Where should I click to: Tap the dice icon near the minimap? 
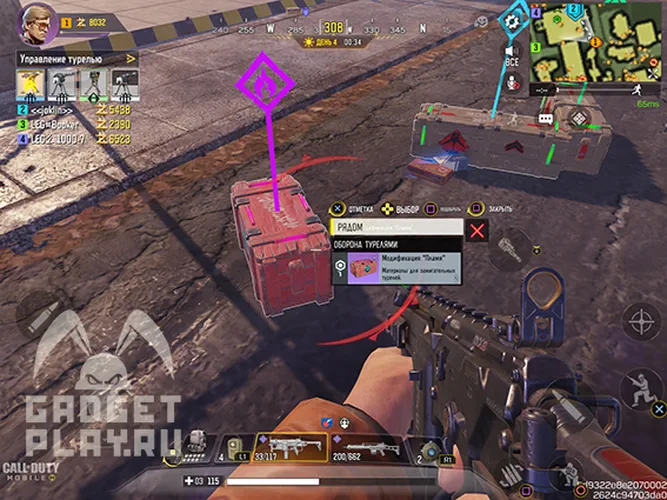[x=579, y=116]
